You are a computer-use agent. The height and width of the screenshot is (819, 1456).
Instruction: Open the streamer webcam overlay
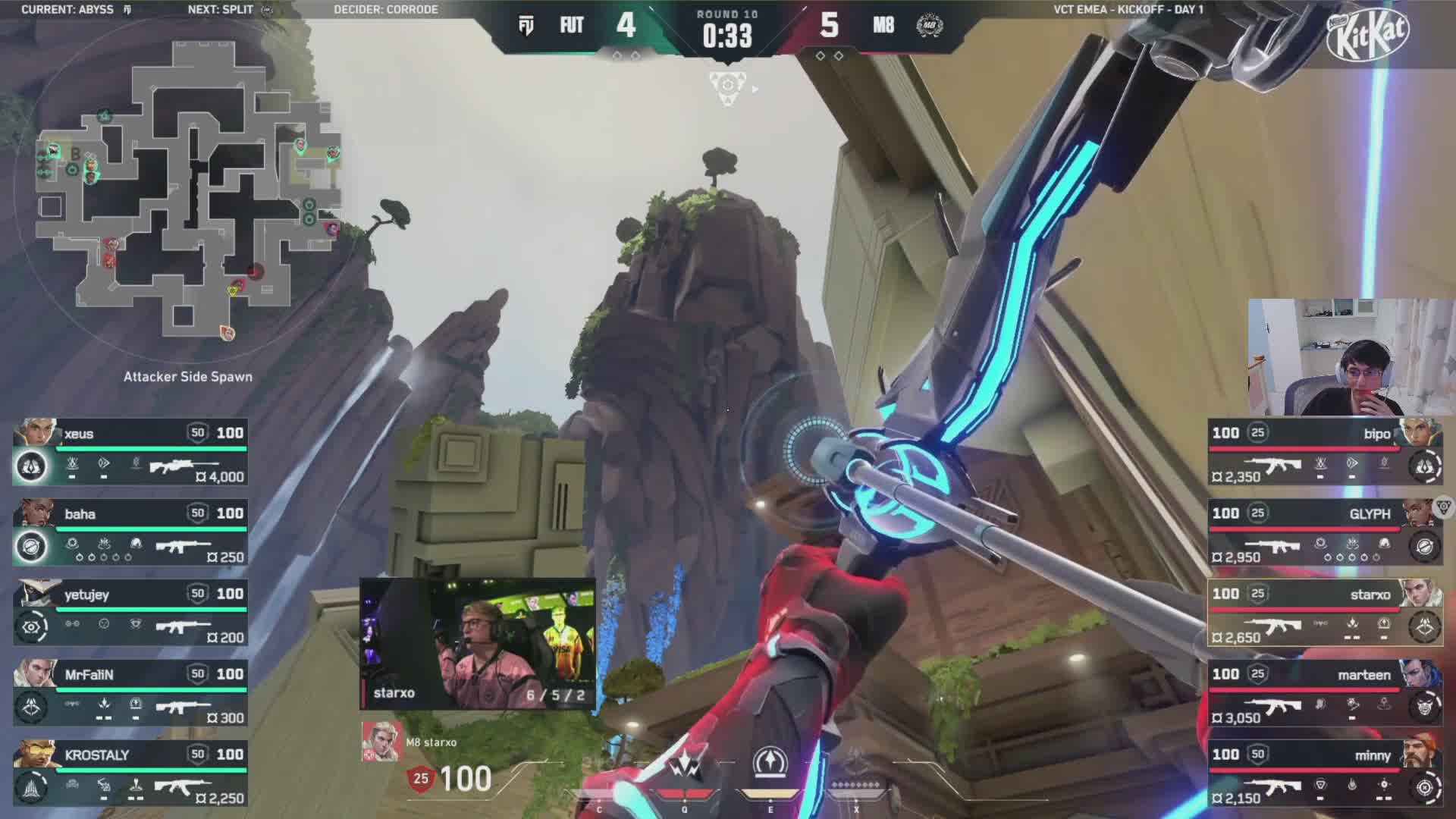pyautogui.click(x=1350, y=356)
